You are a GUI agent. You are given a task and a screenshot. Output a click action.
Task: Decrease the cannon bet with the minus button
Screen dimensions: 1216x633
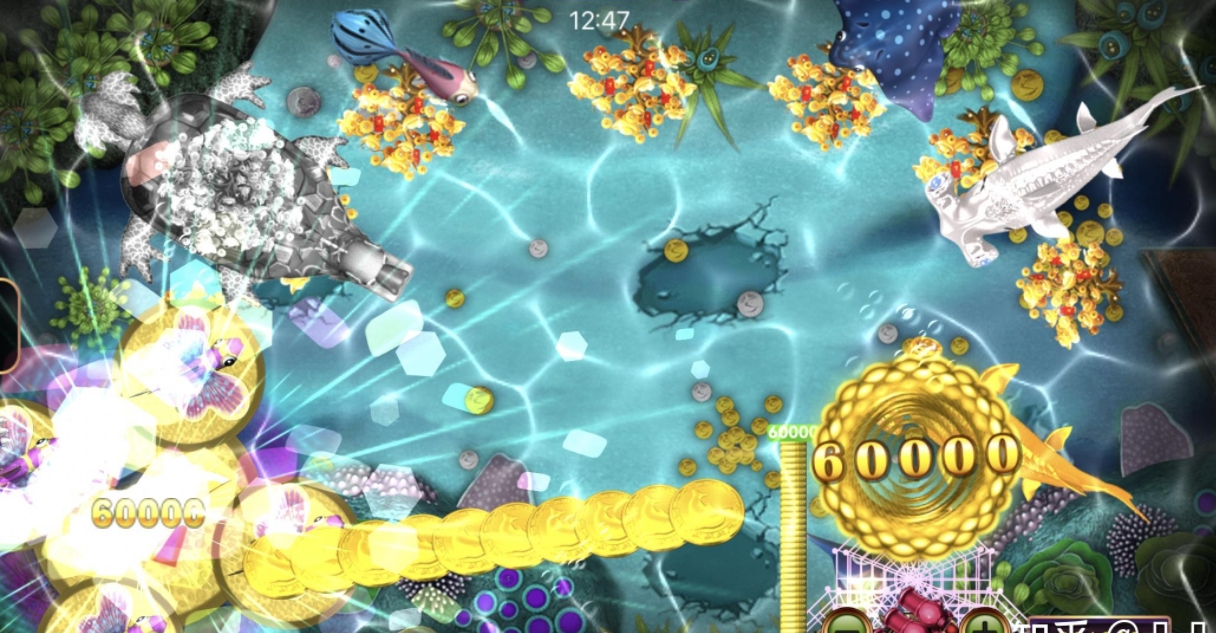coord(847,624)
